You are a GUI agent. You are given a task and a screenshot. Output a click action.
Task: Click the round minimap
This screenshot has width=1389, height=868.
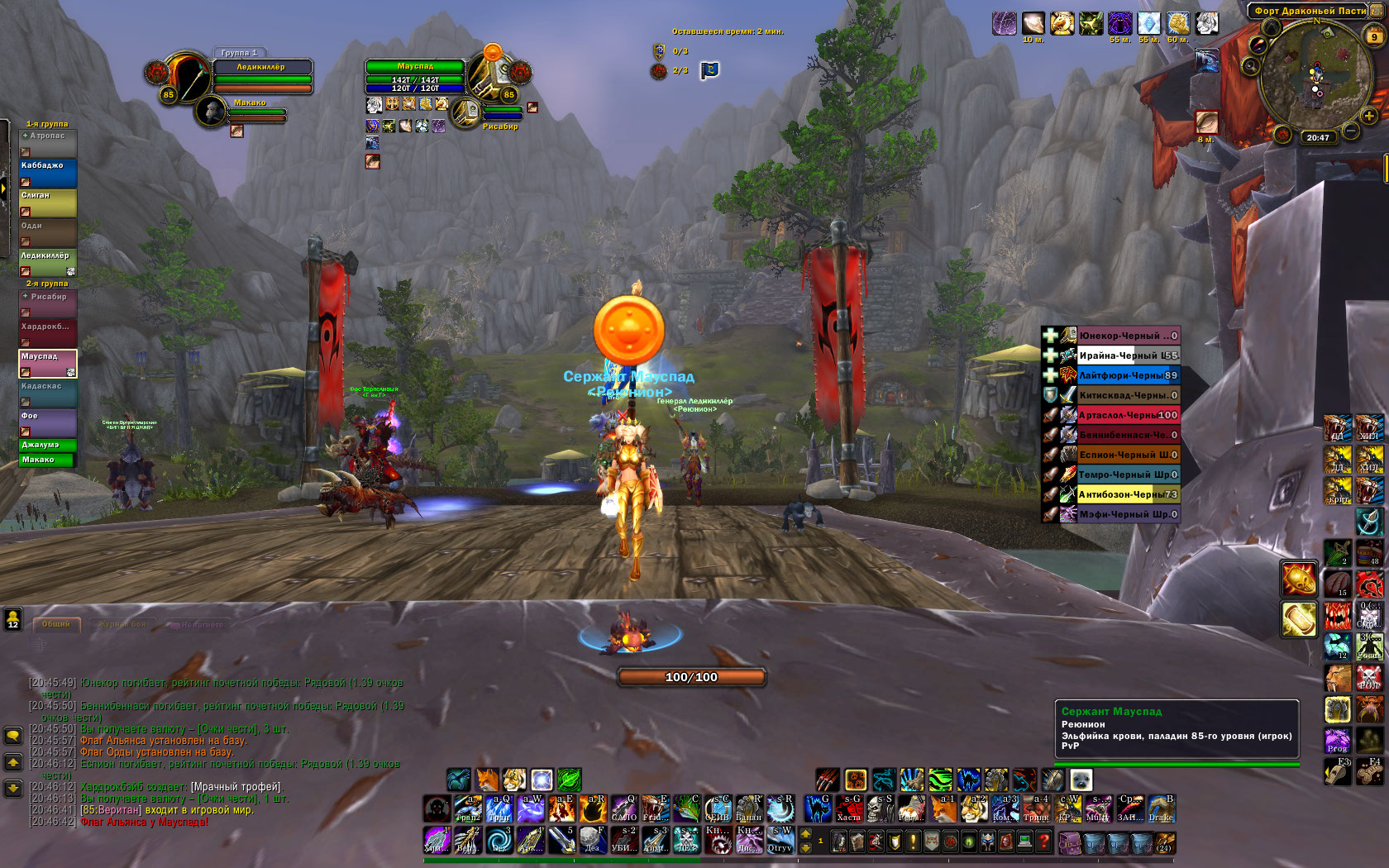1315,76
